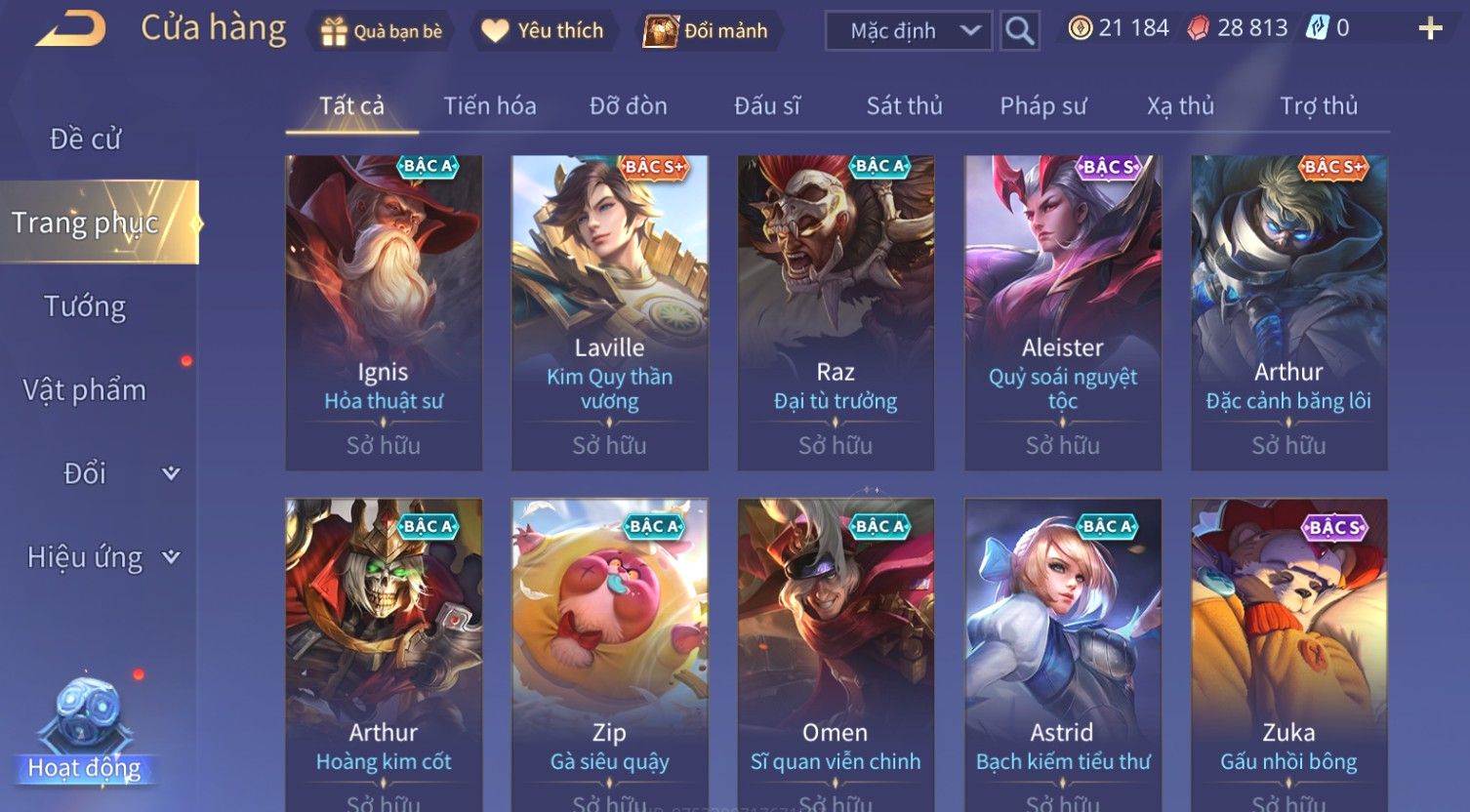Choose the Zuka Gấu nhồi bông skin
The width and height of the screenshot is (1470, 812).
[x=1288, y=654]
